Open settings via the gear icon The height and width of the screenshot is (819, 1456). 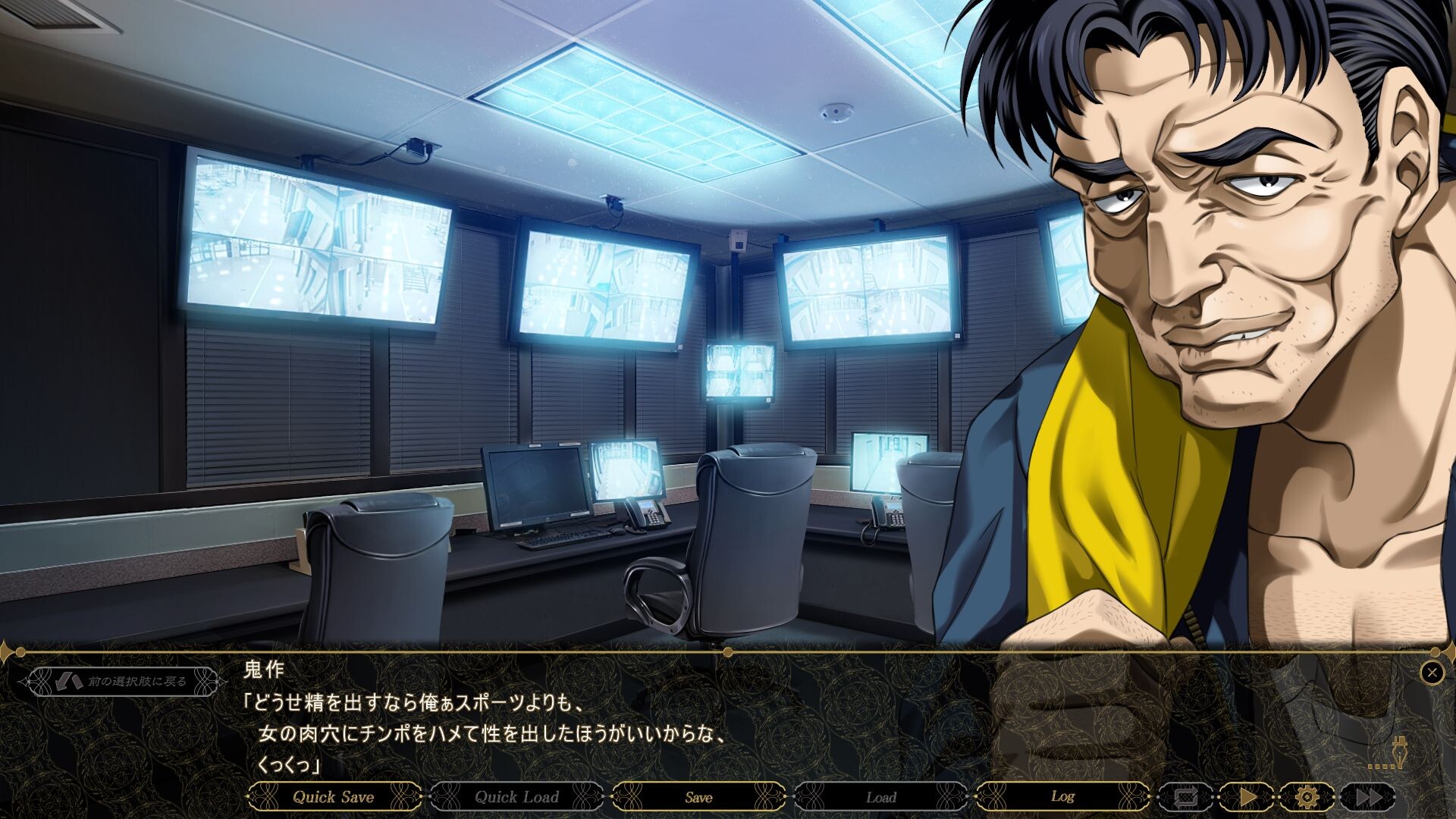pyautogui.click(x=1307, y=797)
